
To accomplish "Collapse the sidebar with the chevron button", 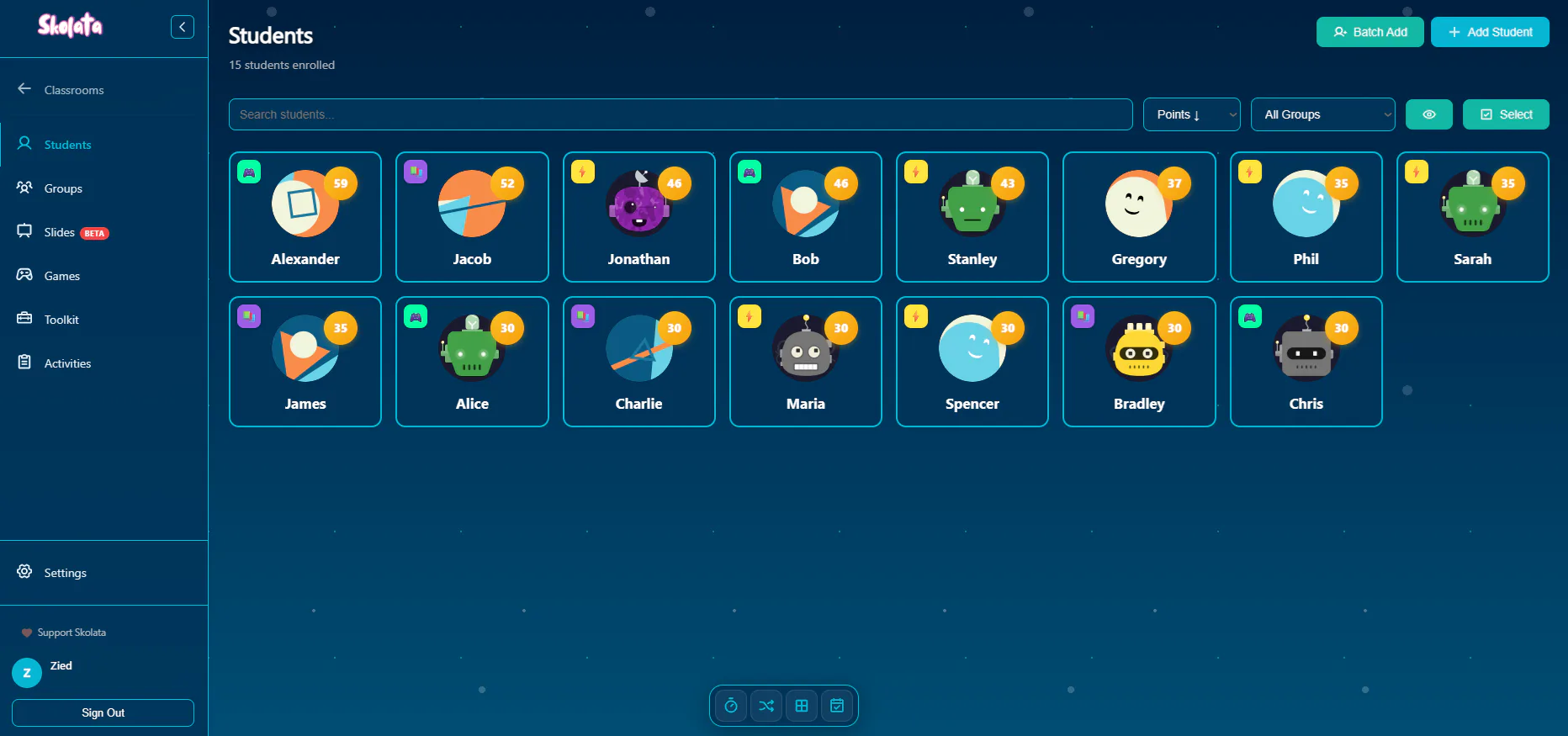I will [x=183, y=26].
